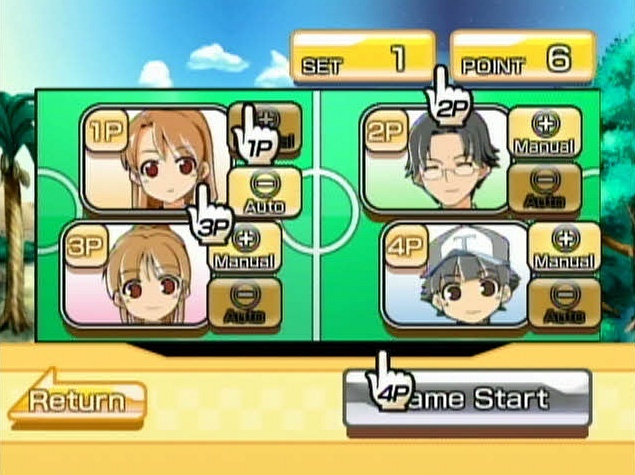Set 2P control to Manual

click(x=545, y=132)
